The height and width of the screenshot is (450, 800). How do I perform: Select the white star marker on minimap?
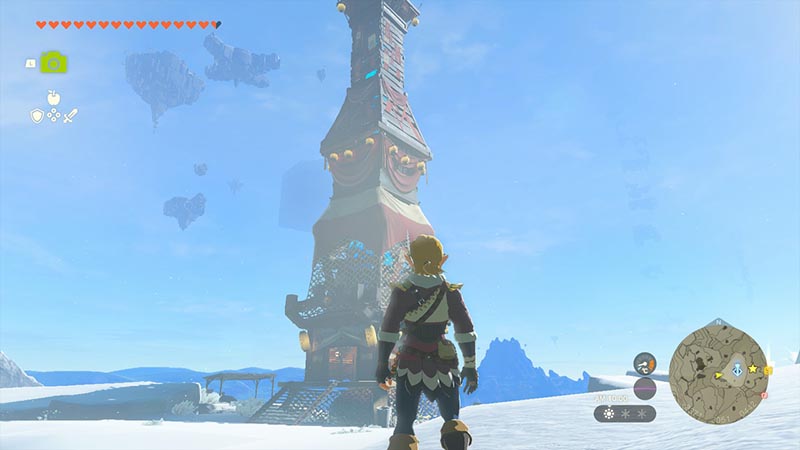751,368
